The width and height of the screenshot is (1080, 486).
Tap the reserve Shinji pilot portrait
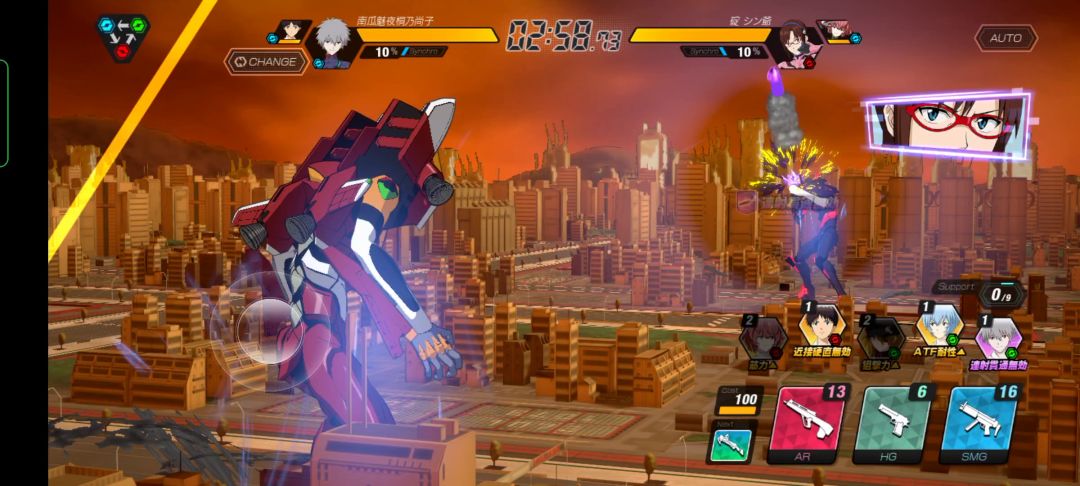tap(289, 31)
